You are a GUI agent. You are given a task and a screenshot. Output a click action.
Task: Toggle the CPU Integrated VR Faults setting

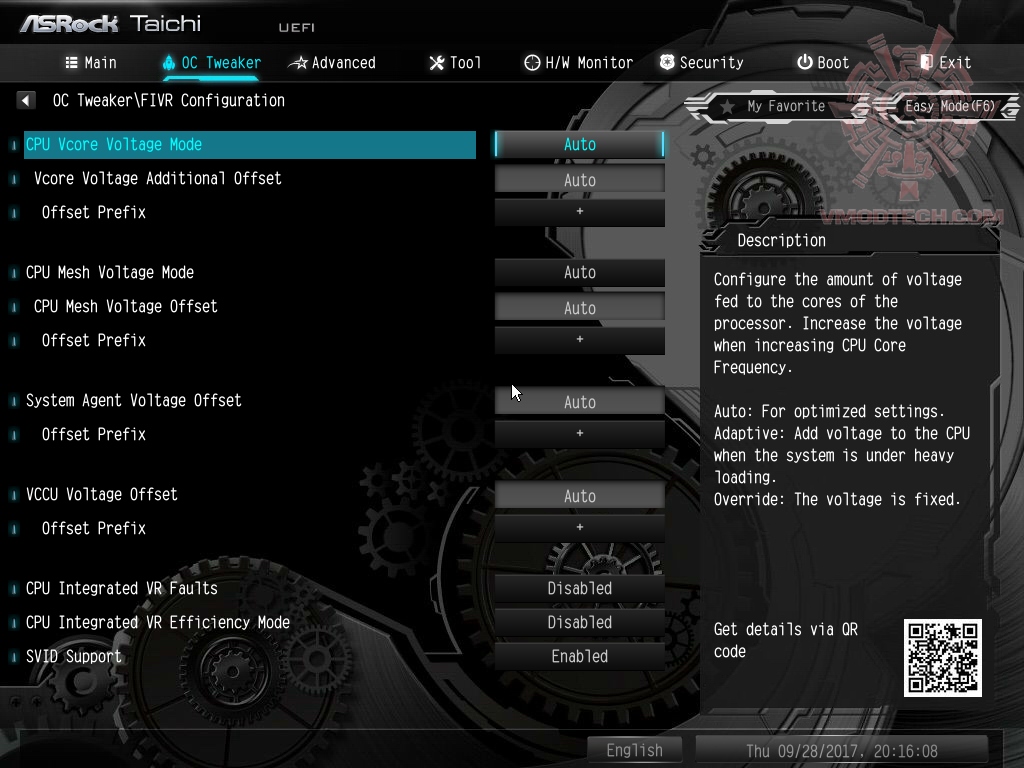(x=579, y=588)
